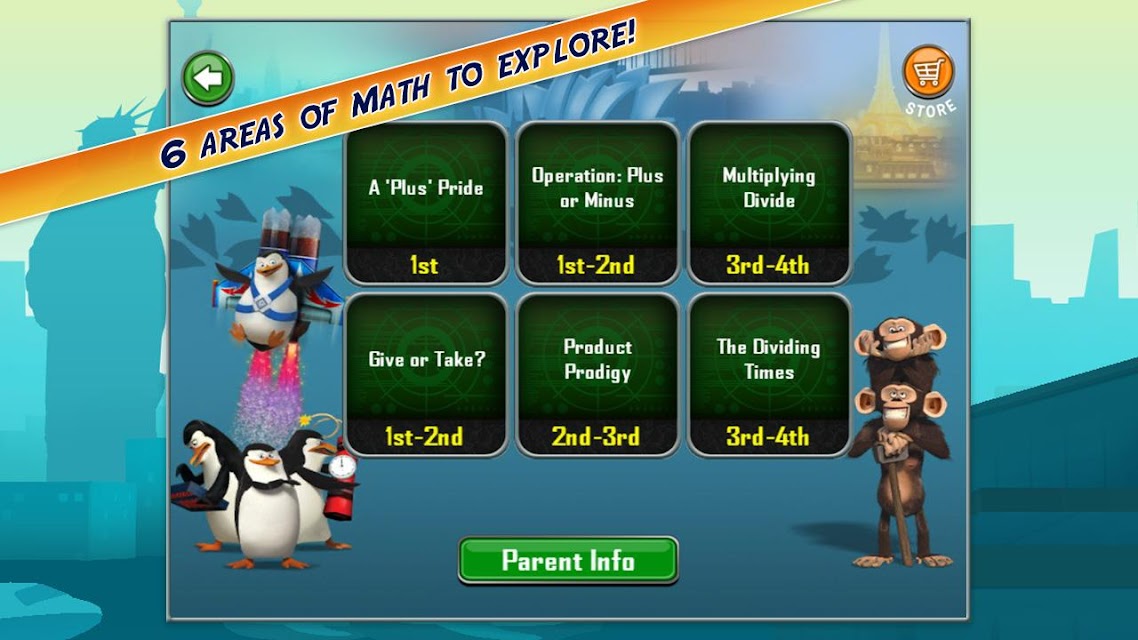Open the Parent Info page
The height and width of the screenshot is (640, 1138).
[x=568, y=560]
